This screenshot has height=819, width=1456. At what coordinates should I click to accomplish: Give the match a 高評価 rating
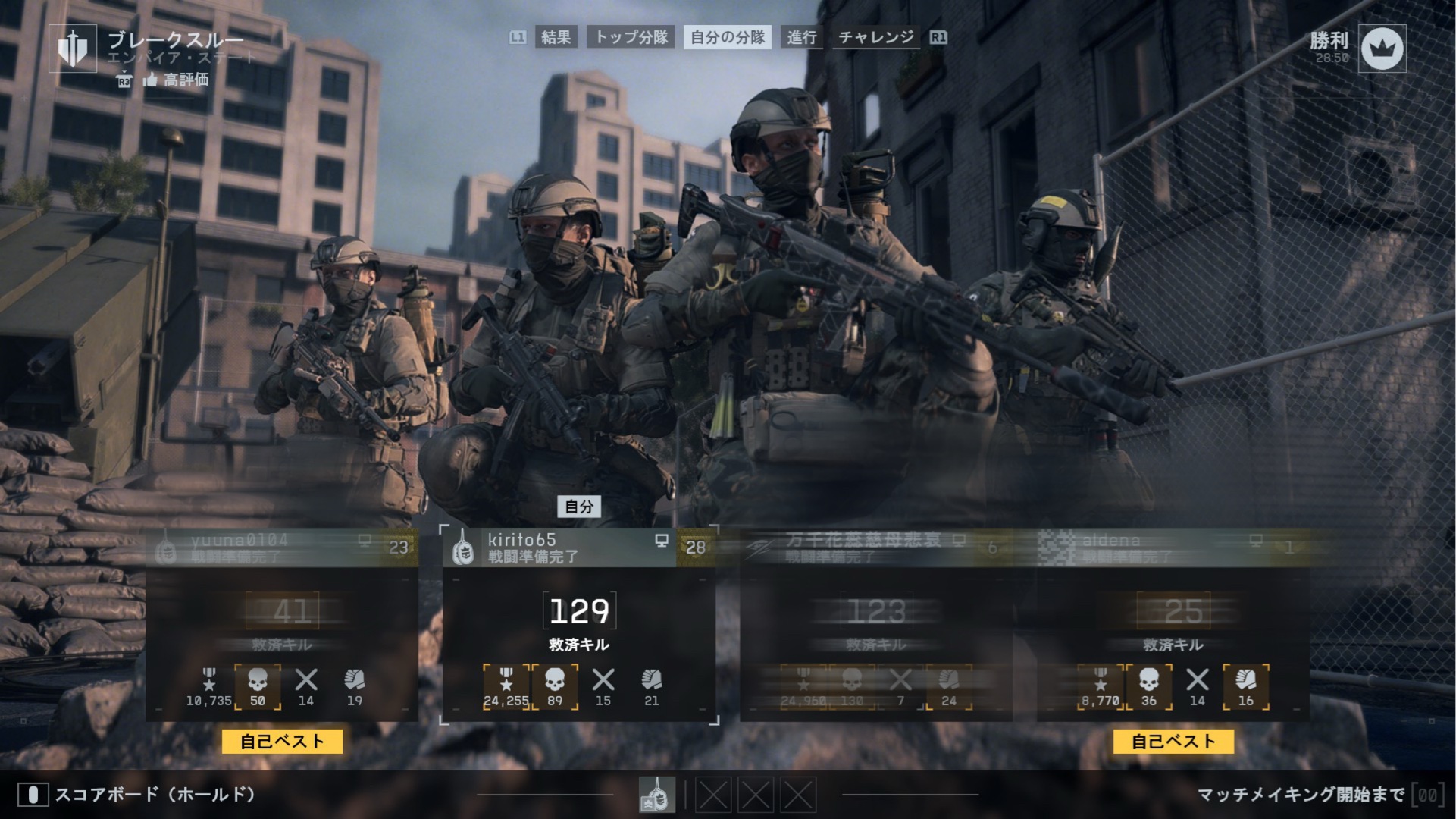click(x=176, y=80)
